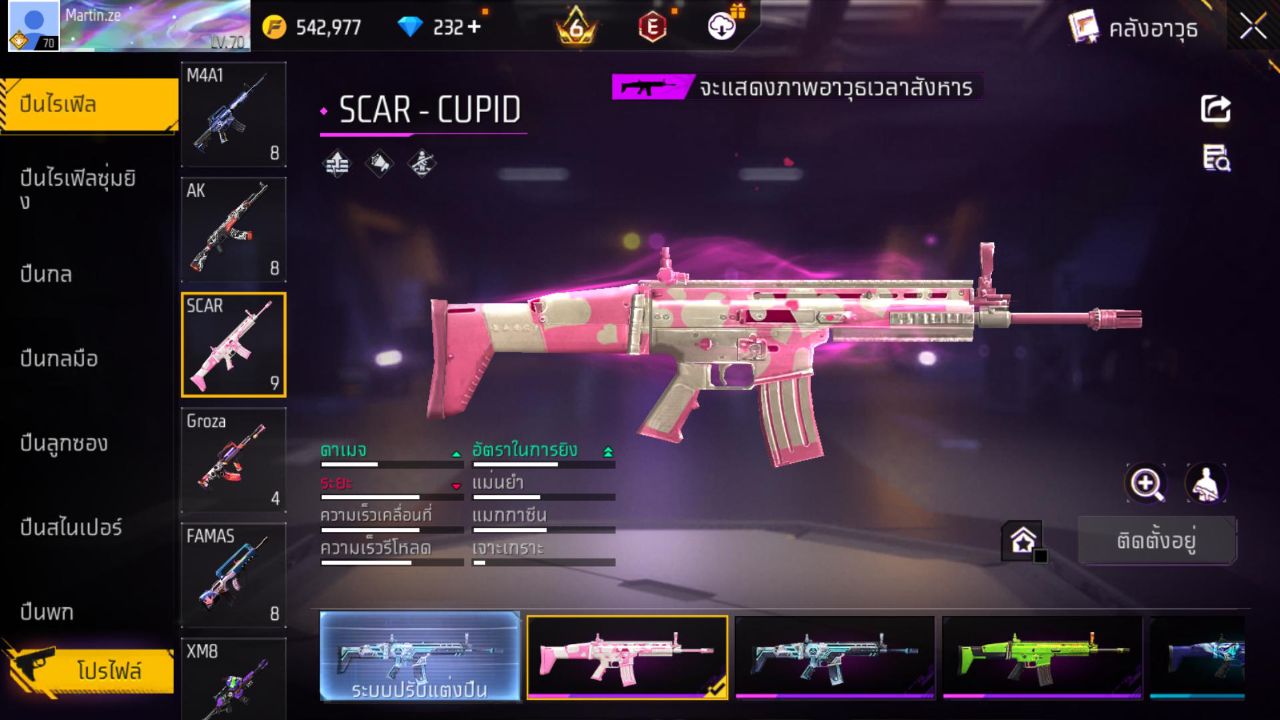Image resolution: width=1280 pixels, height=720 pixels.
Task: Open the gold coin balance icon
Action: (272, 27)
